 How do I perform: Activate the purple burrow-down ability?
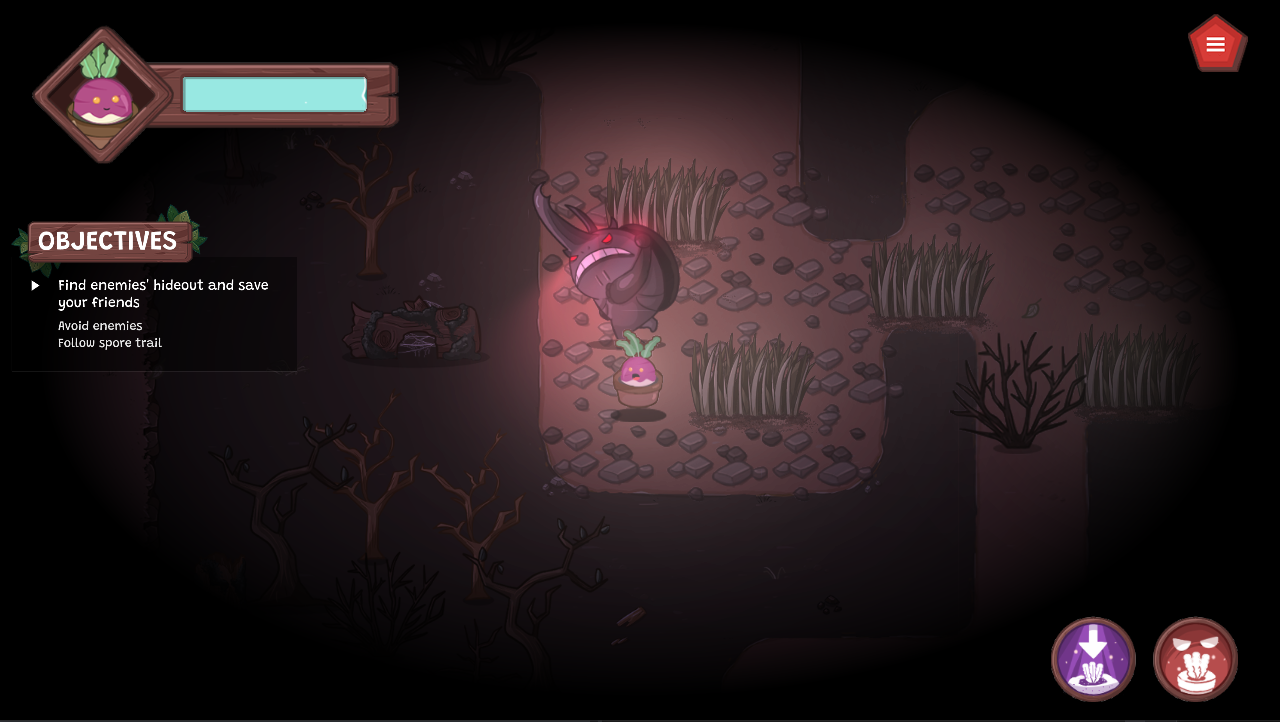pyautogui.click(x=1093, y=659)
